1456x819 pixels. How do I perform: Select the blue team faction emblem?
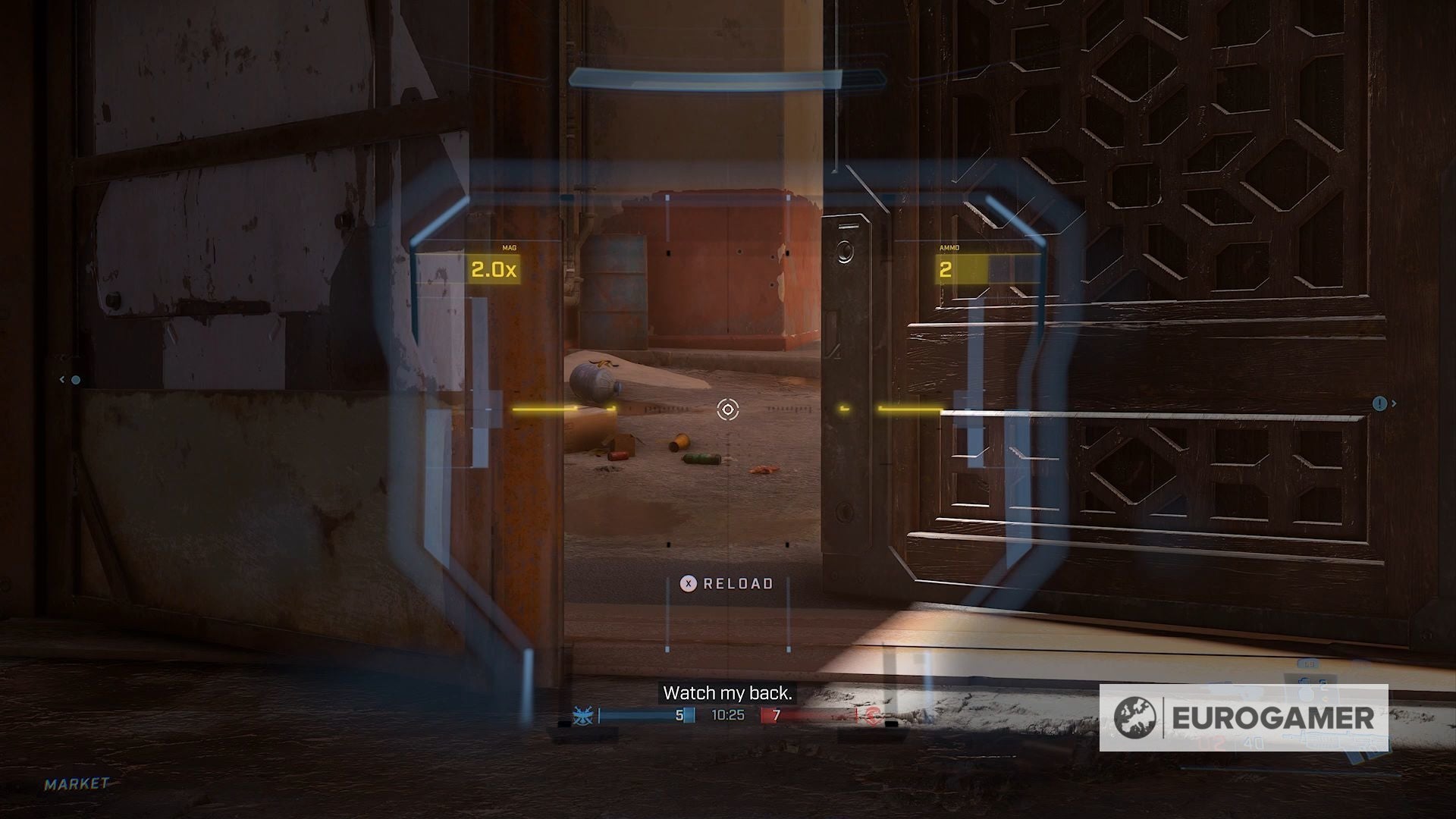pyautogui.click(x=582, y=714)
